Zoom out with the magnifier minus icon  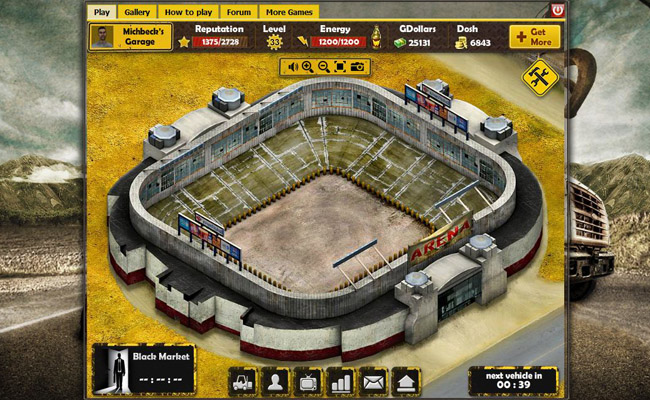point(324,67)
